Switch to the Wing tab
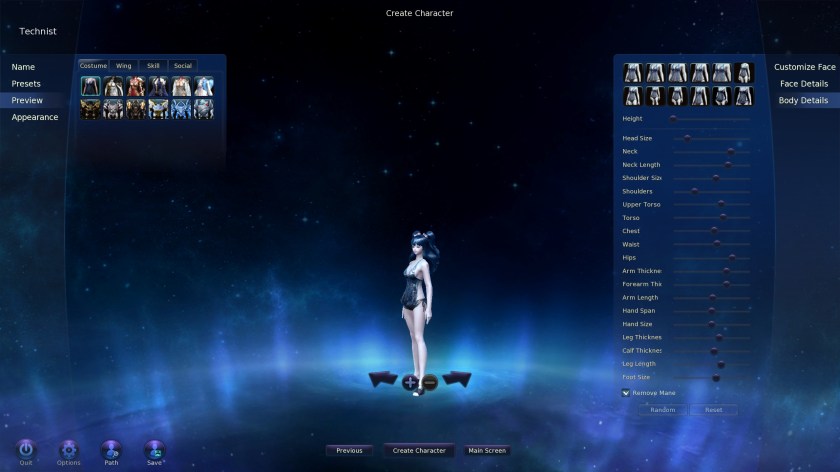Screen dimensions: 840x472 (124, 66)
